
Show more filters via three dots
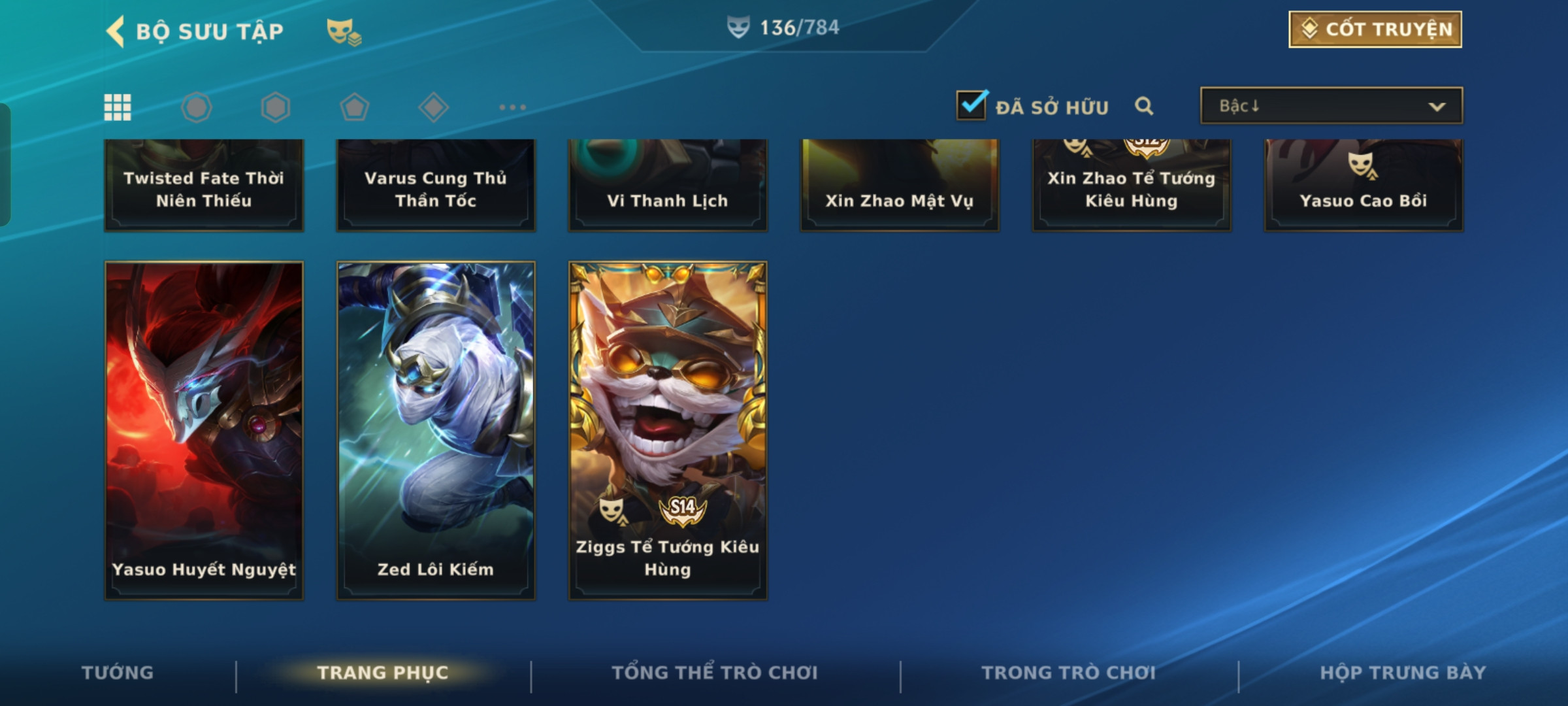512,107
